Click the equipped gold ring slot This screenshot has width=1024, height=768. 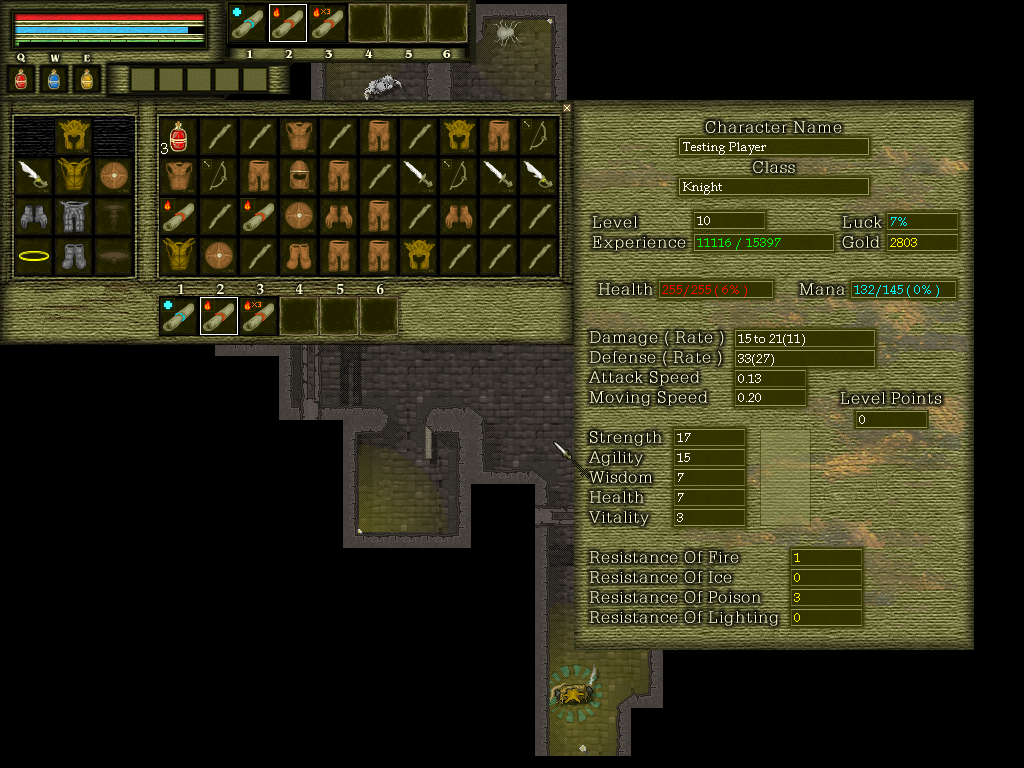(33, 256)
